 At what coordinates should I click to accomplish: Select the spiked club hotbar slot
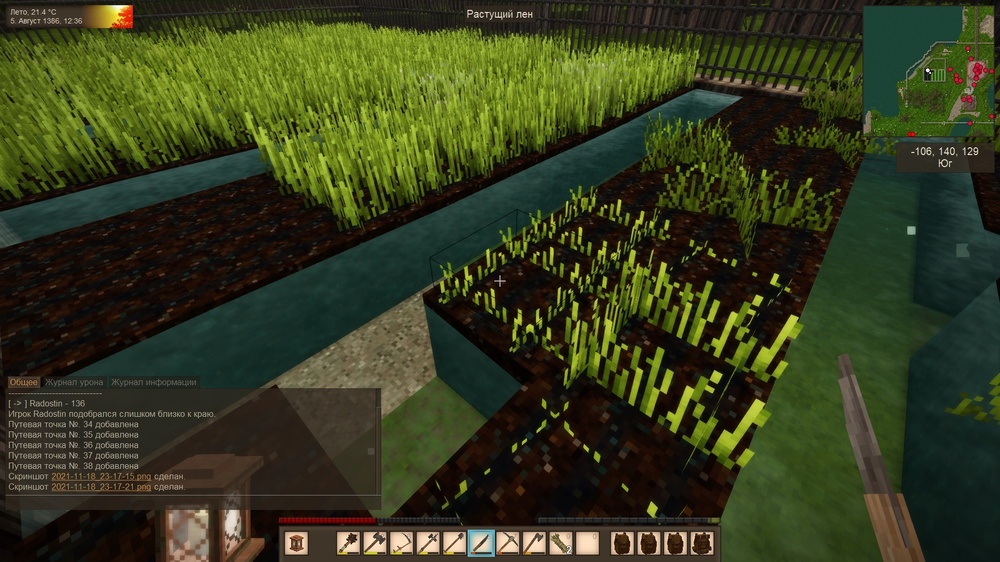[349, 543]
